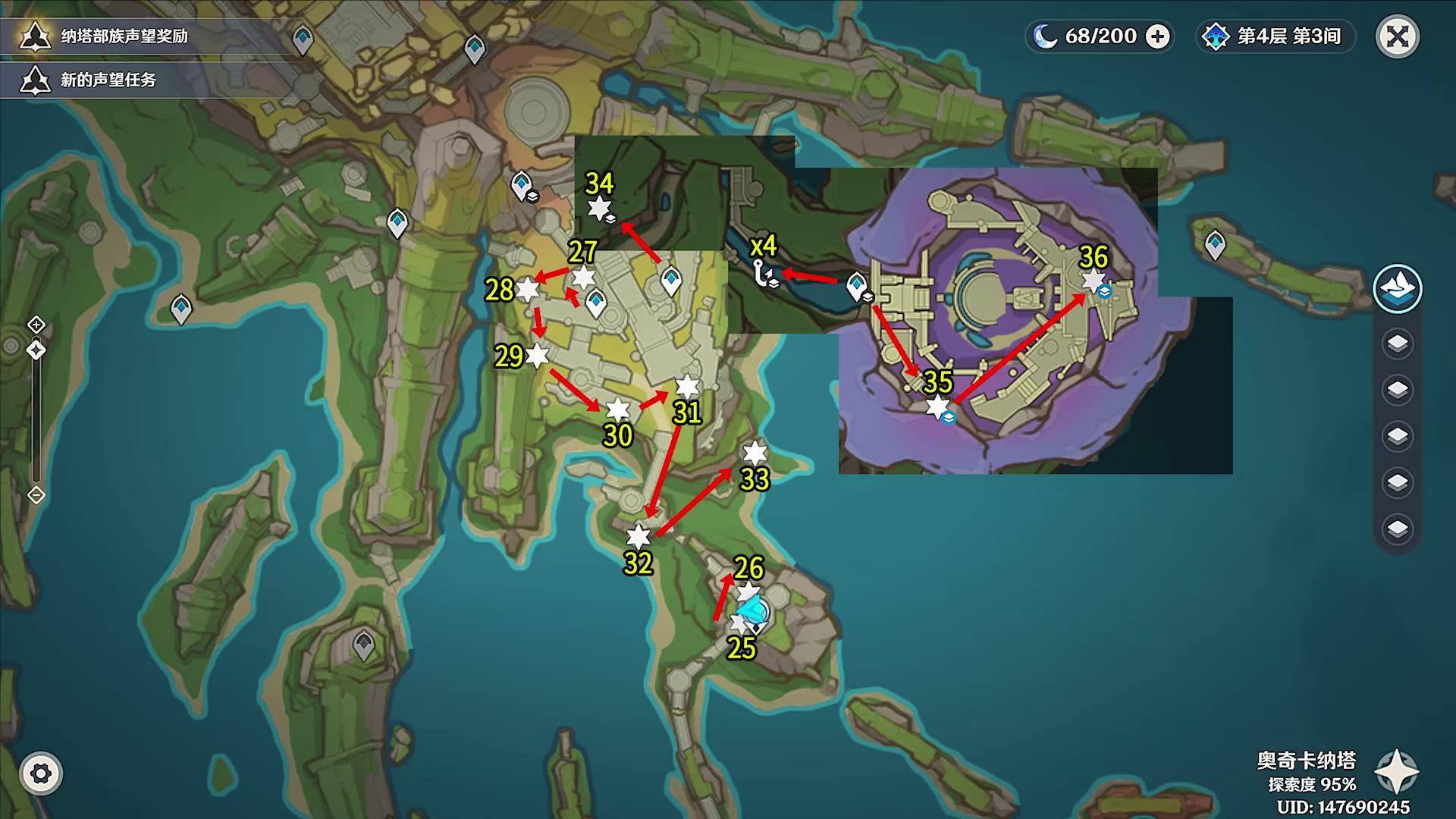Open the four-pointed star region selector at 奥奇卡纳塔
The height and width of the screenshot is (819, 1456).
coord(1396,772)
